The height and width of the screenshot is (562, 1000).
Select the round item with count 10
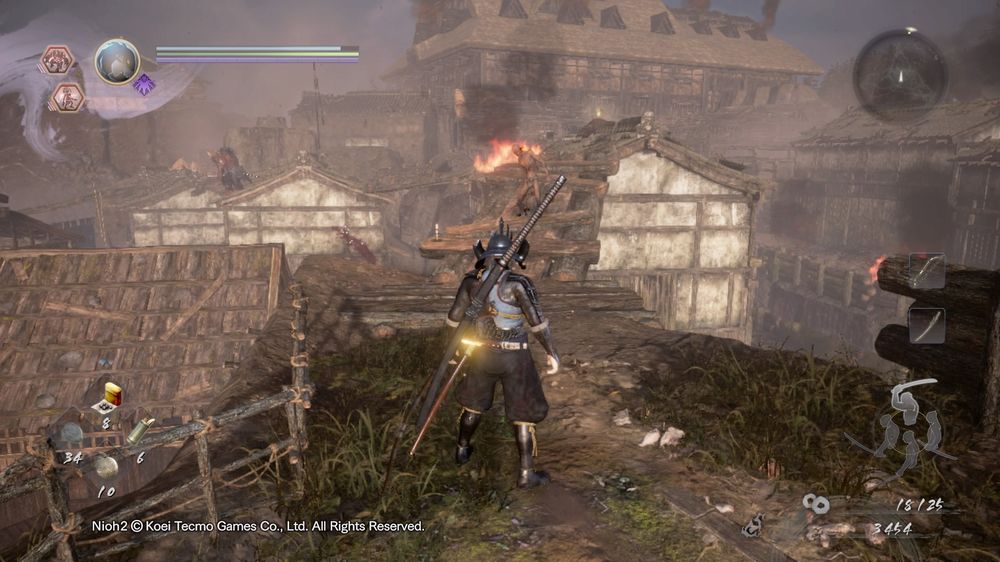(106, 467)
